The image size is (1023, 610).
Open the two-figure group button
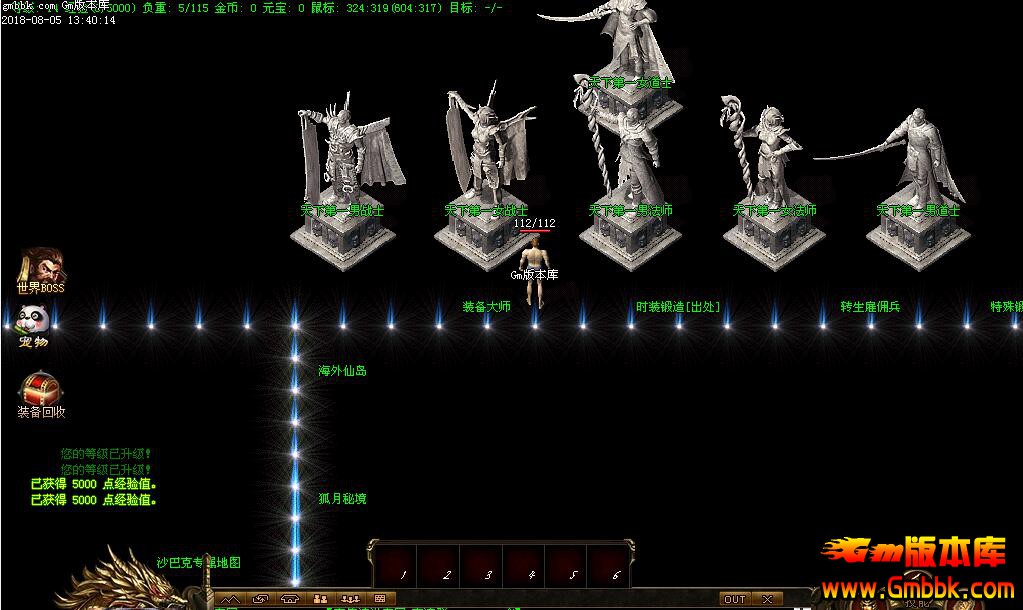point(320,599)
